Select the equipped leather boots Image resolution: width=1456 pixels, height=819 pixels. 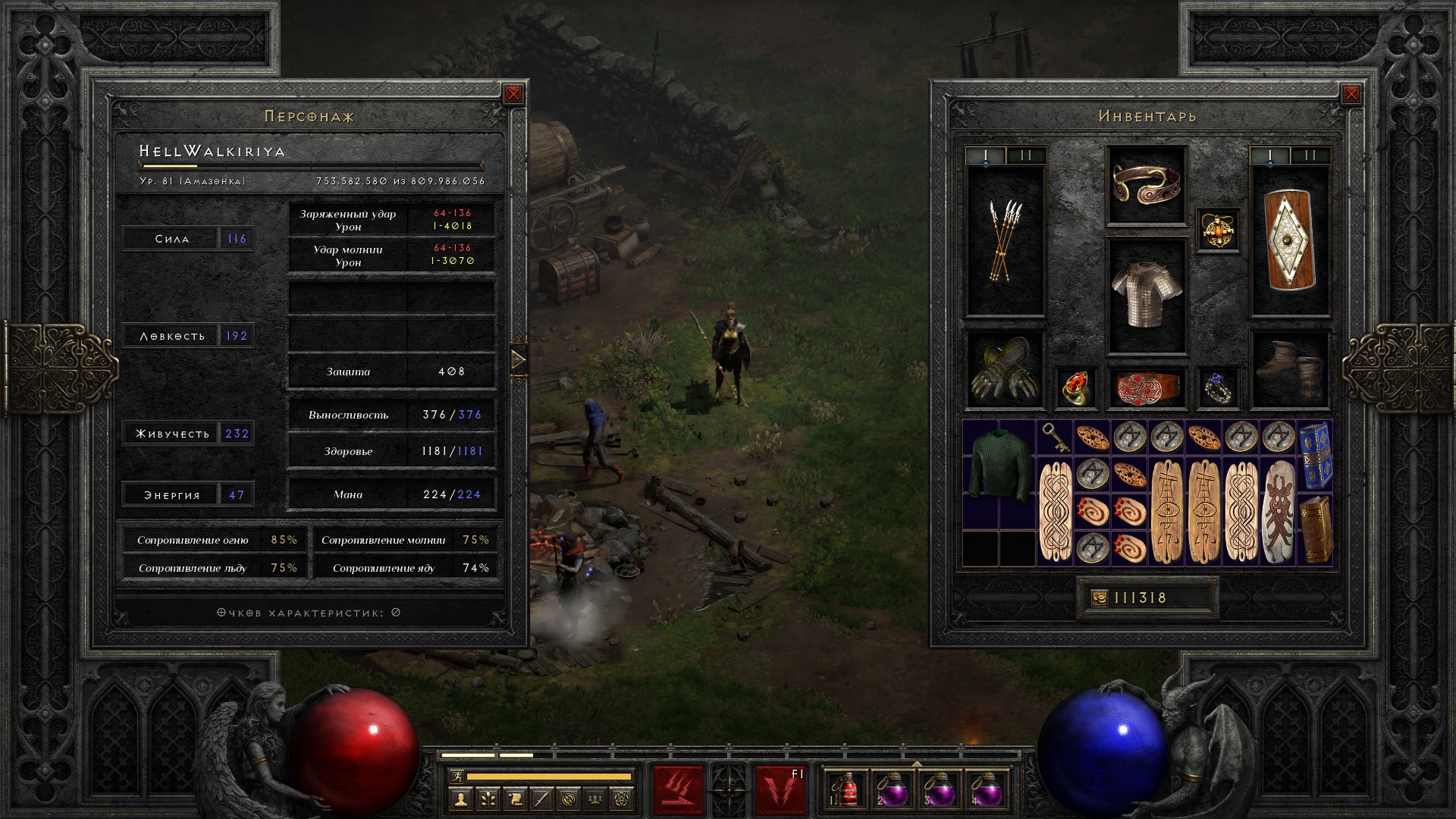[1289, 369]
